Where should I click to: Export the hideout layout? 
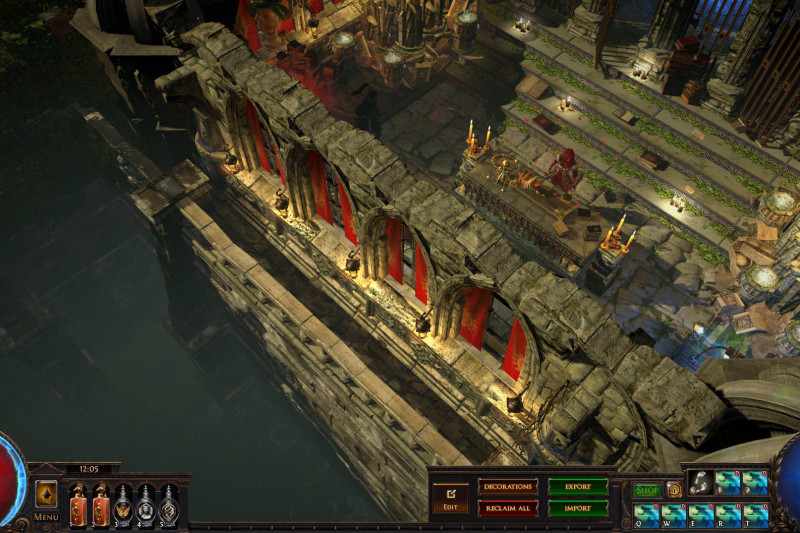(x=577, y=486)
